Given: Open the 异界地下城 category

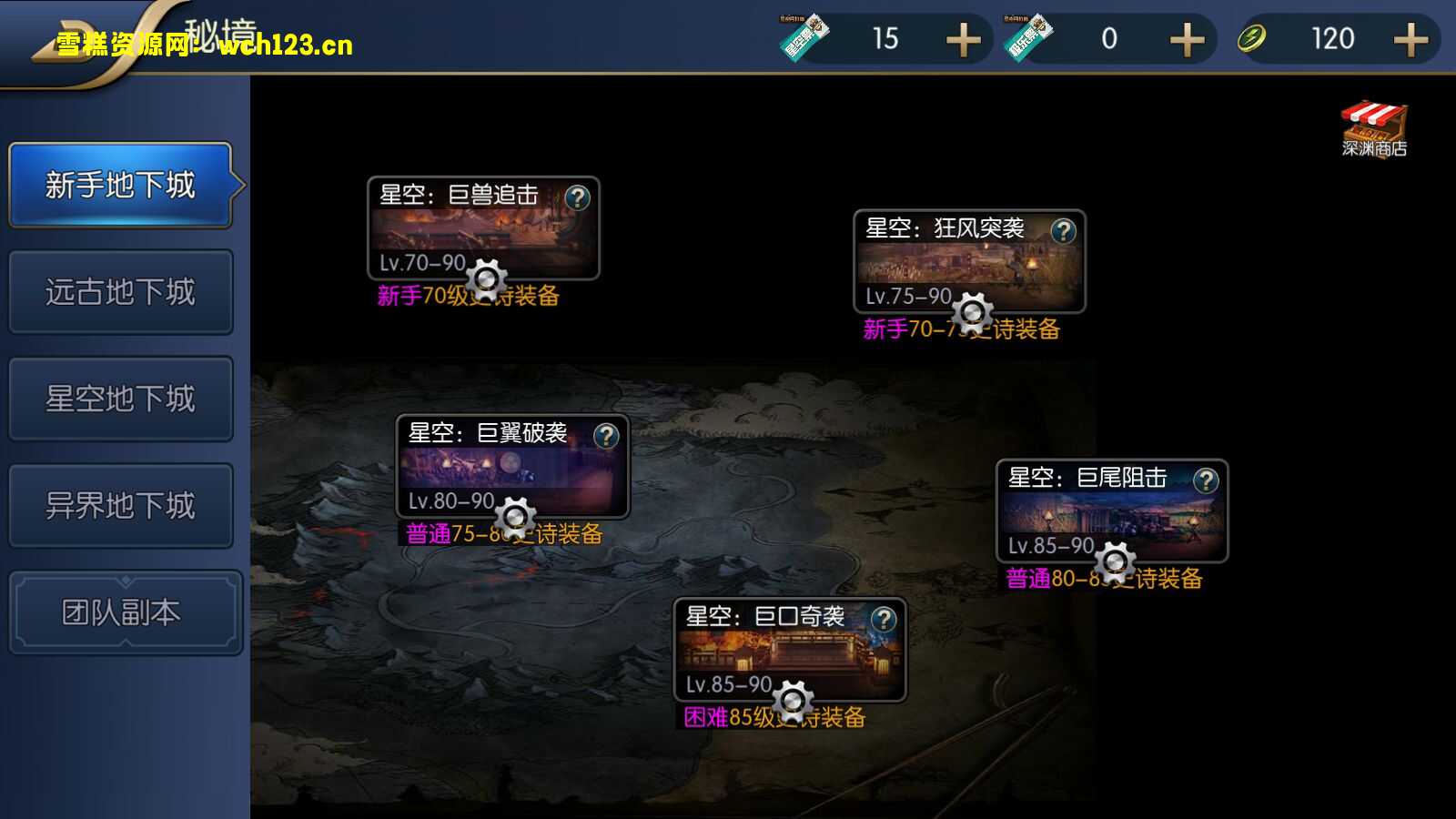Looking at the screenshot, I should (x=121, y=504).
